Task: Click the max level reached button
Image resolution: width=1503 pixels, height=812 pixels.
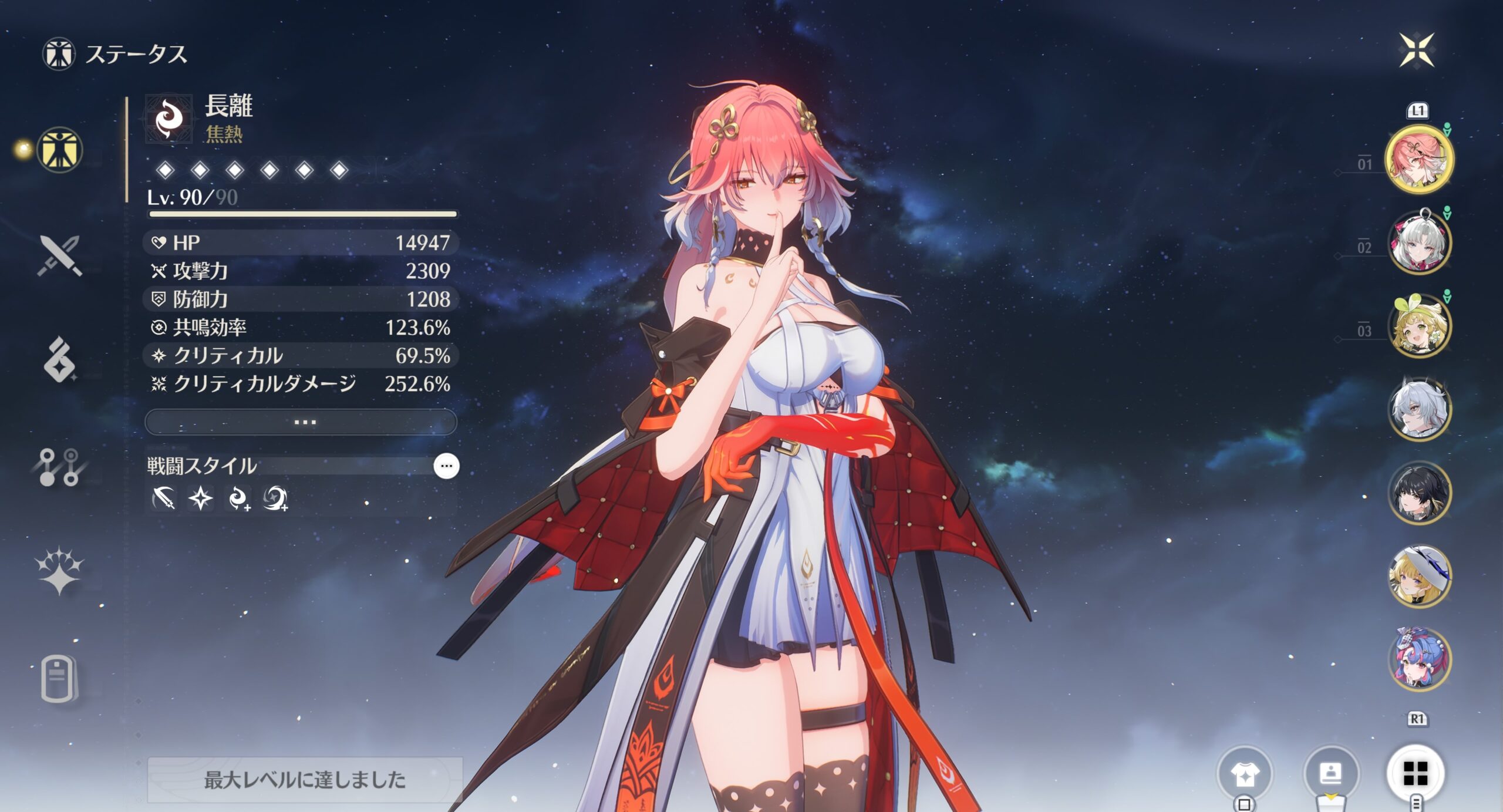Action: pos(304,780)
